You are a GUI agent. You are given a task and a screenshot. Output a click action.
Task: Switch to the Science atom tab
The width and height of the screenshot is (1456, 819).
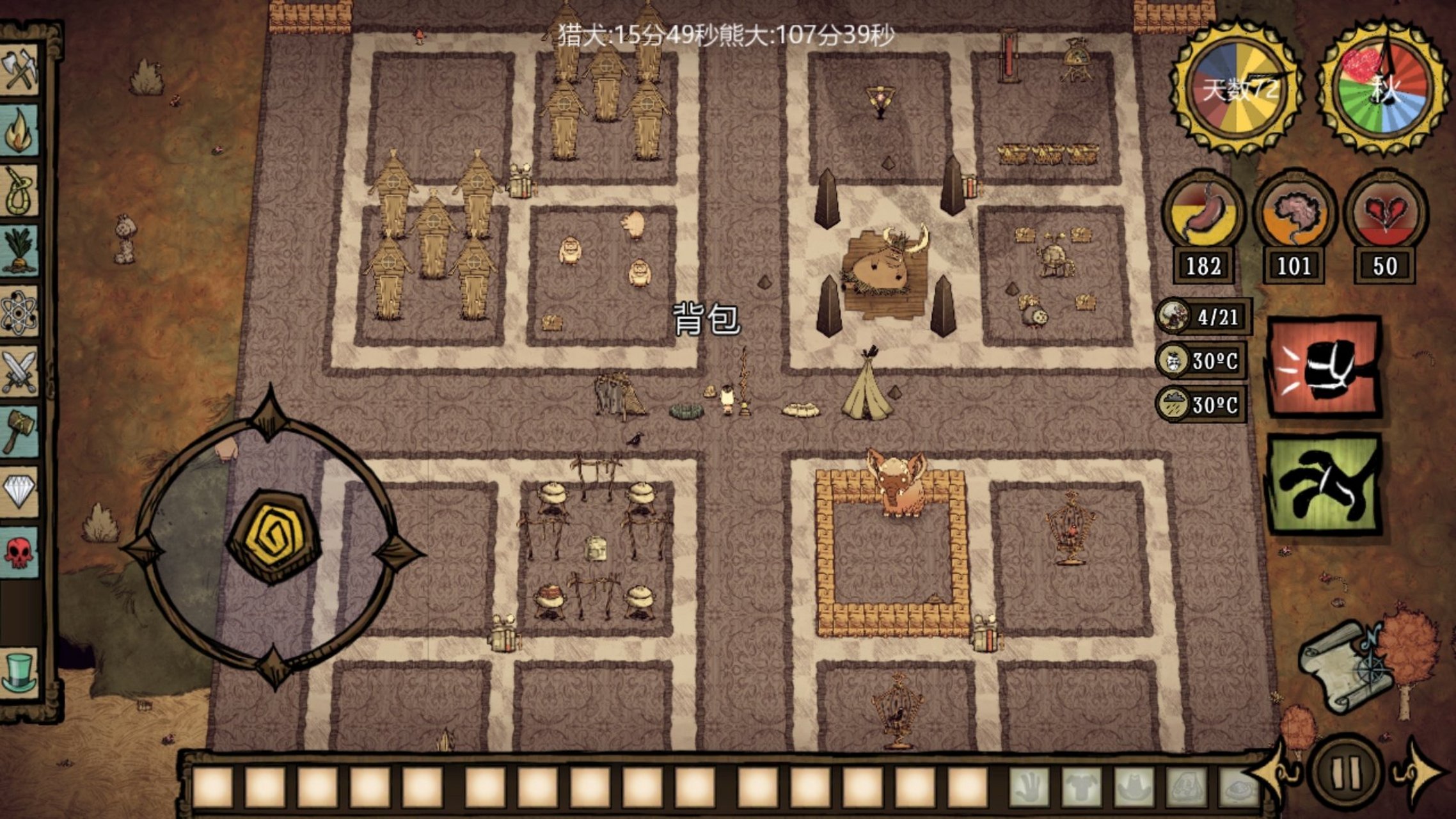click(20, 312)
